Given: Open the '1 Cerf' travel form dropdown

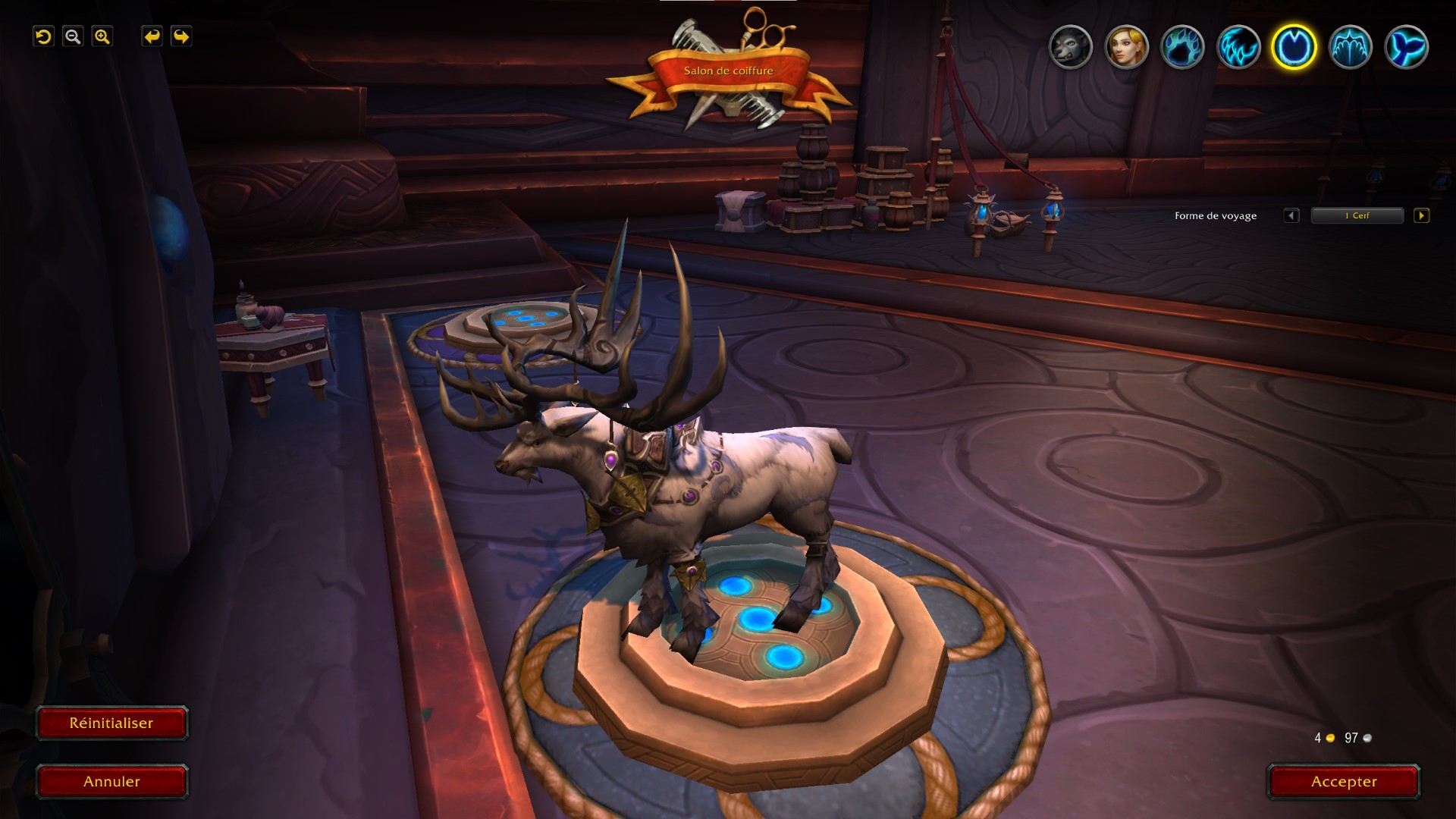Looking at the screenshot, I should click(1357, 215).
